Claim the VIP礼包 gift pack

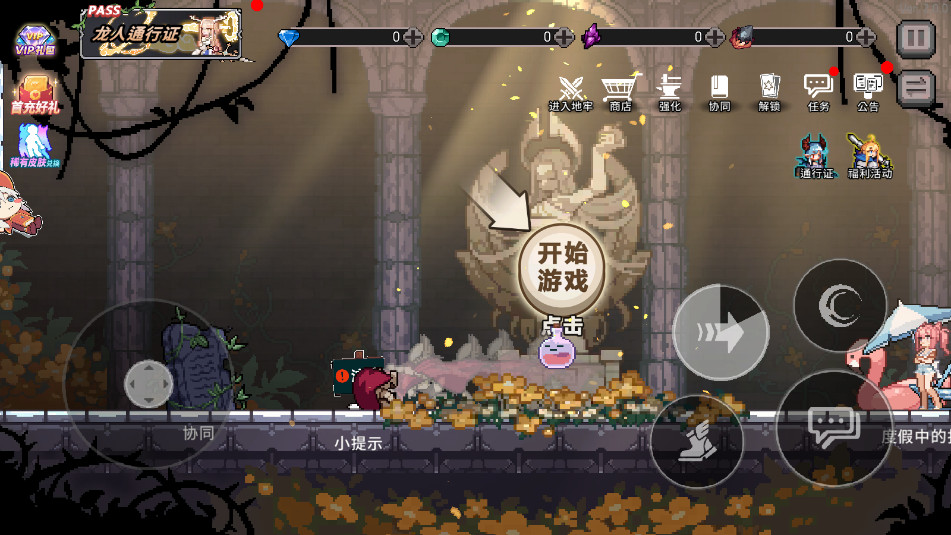(x=34, y=39)
